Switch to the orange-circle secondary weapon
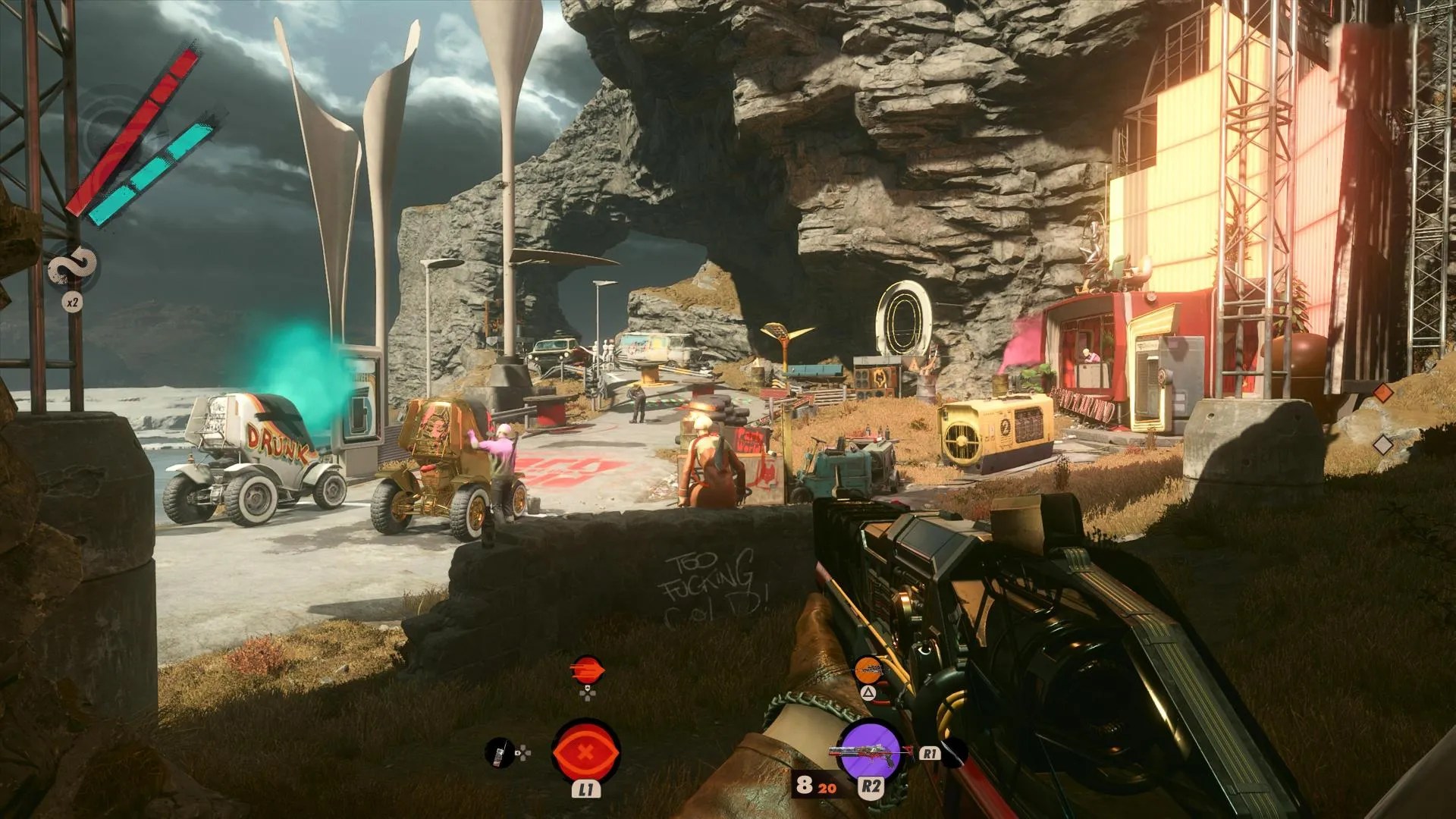1456x819 pixels. tap(869, 670)
